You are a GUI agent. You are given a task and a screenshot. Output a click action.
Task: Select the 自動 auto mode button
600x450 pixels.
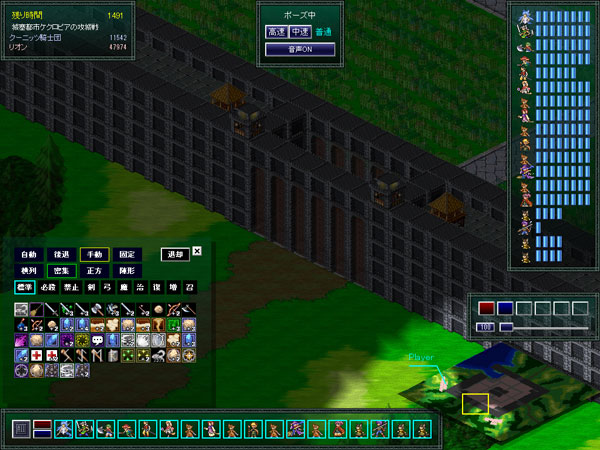pos(29,254)
